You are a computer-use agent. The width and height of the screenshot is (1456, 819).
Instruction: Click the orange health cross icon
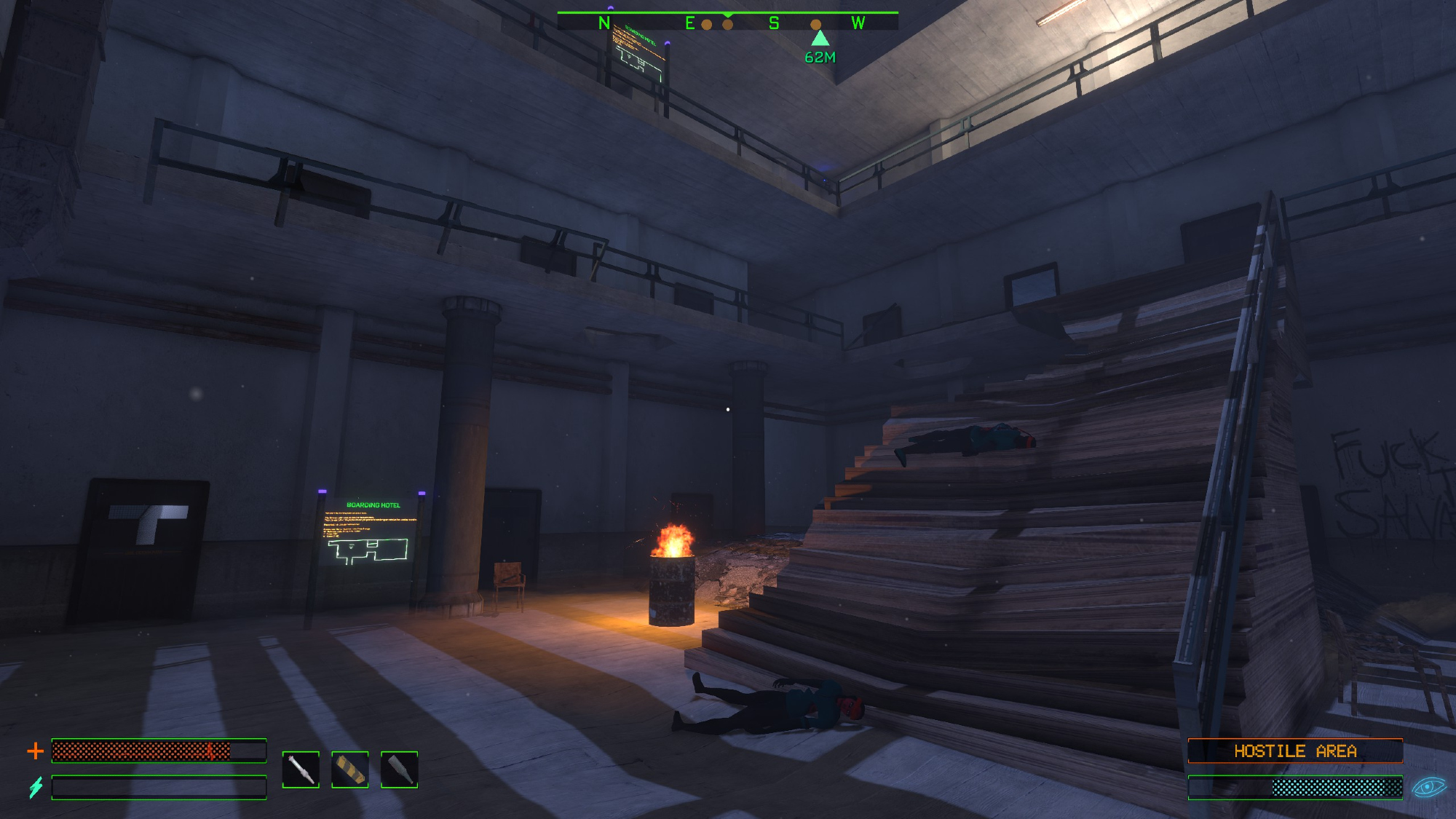[x=35, y=751]
